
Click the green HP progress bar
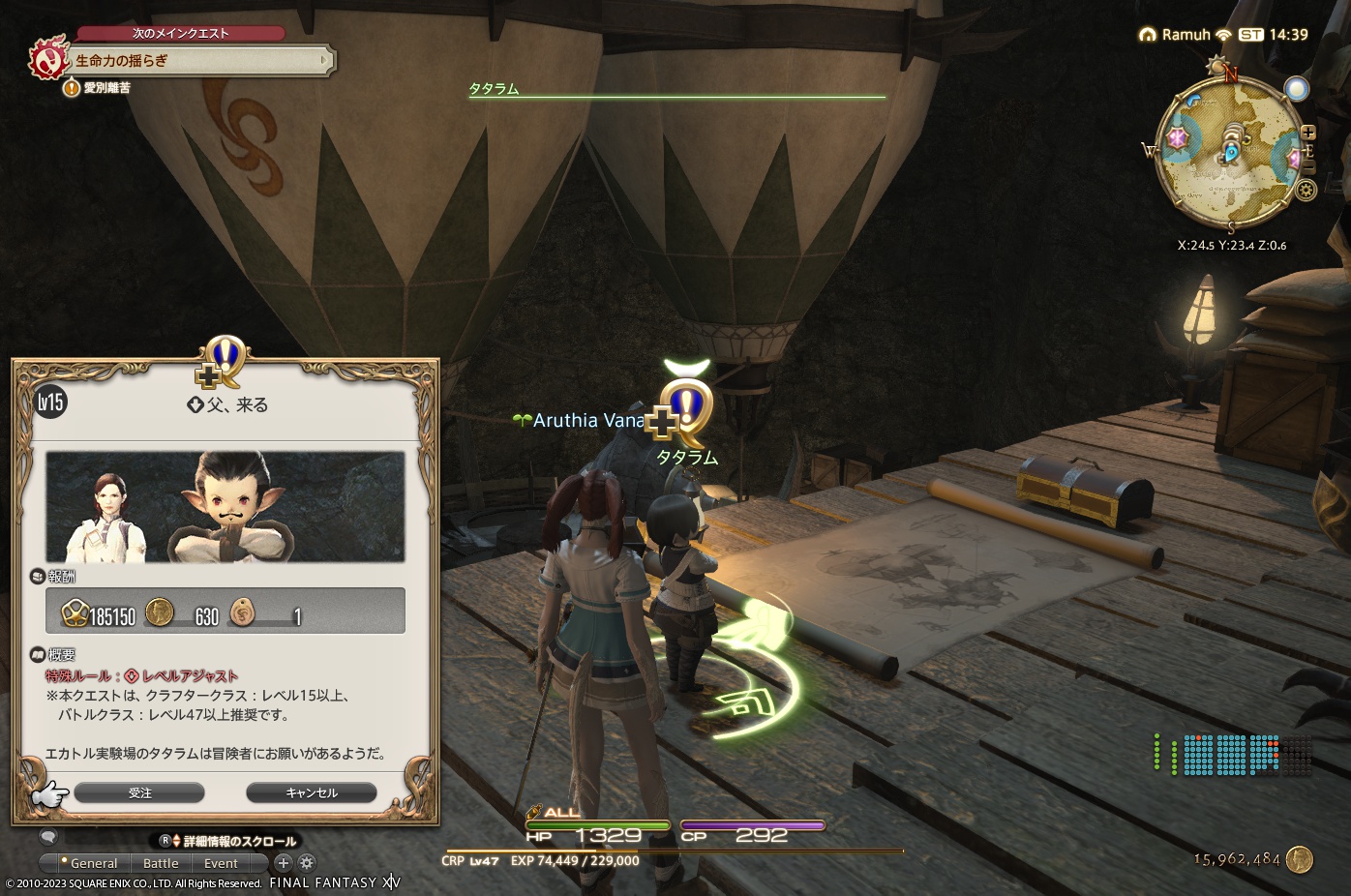tap(600, 826)
